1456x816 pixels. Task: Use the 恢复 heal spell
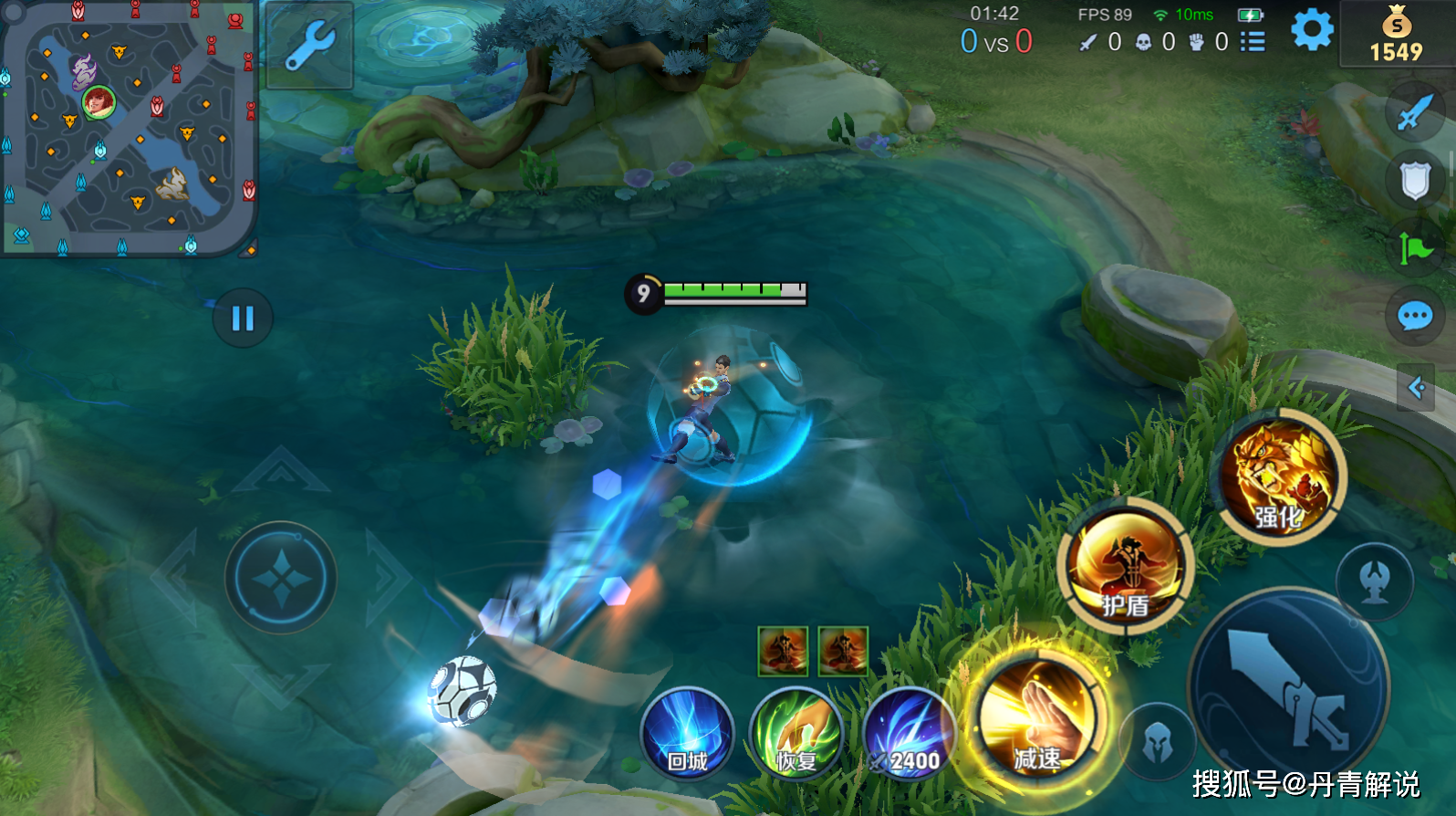[x=796, y=733]
